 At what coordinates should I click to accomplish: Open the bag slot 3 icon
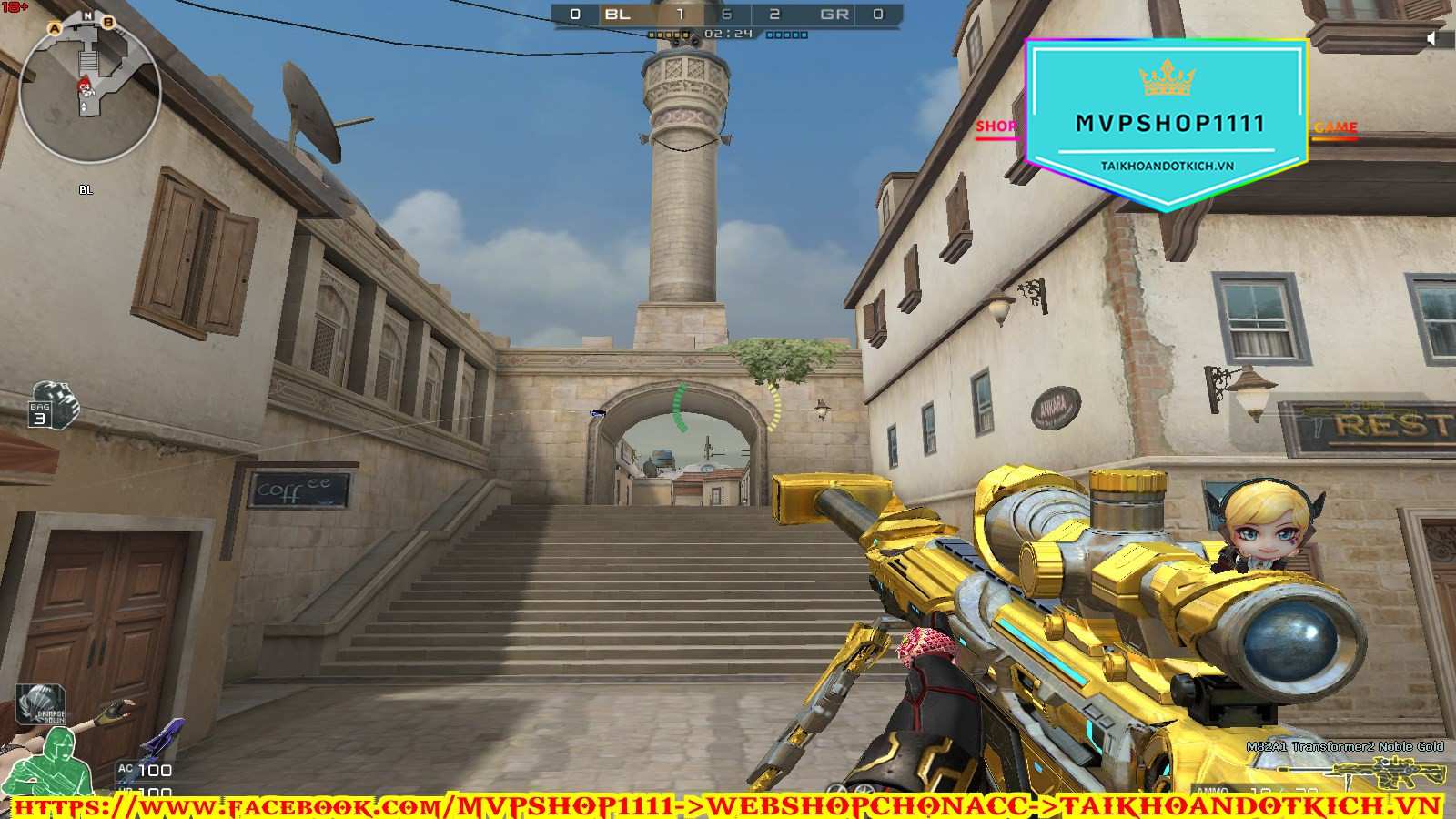(53, 405)
